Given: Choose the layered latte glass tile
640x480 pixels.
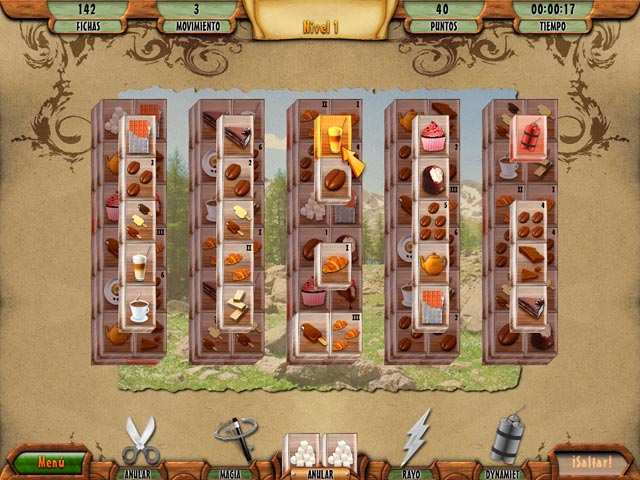Looking at the screenshot, I should coord(139,264).
